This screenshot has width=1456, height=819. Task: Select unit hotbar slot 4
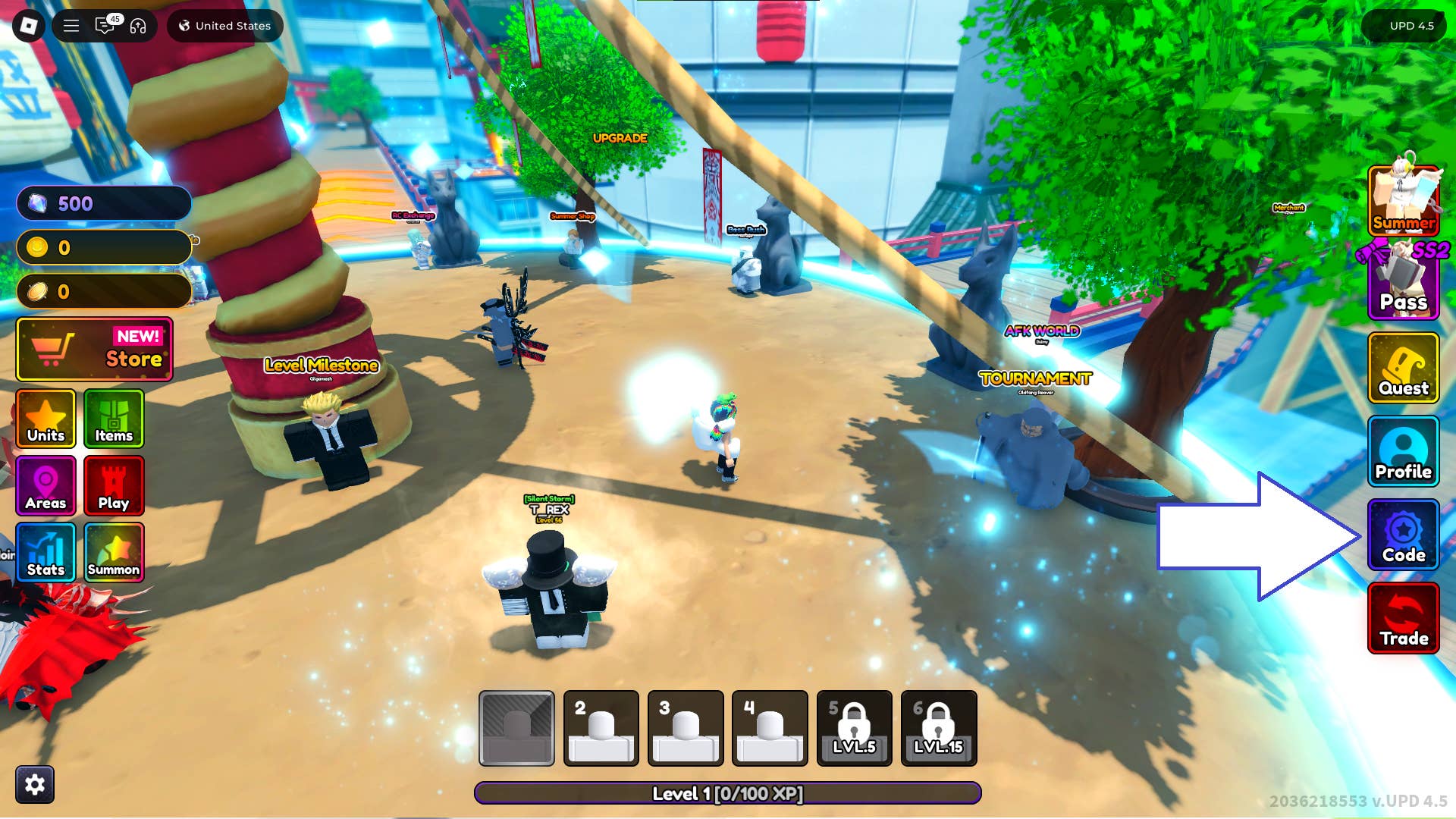(x=770, y=728)
